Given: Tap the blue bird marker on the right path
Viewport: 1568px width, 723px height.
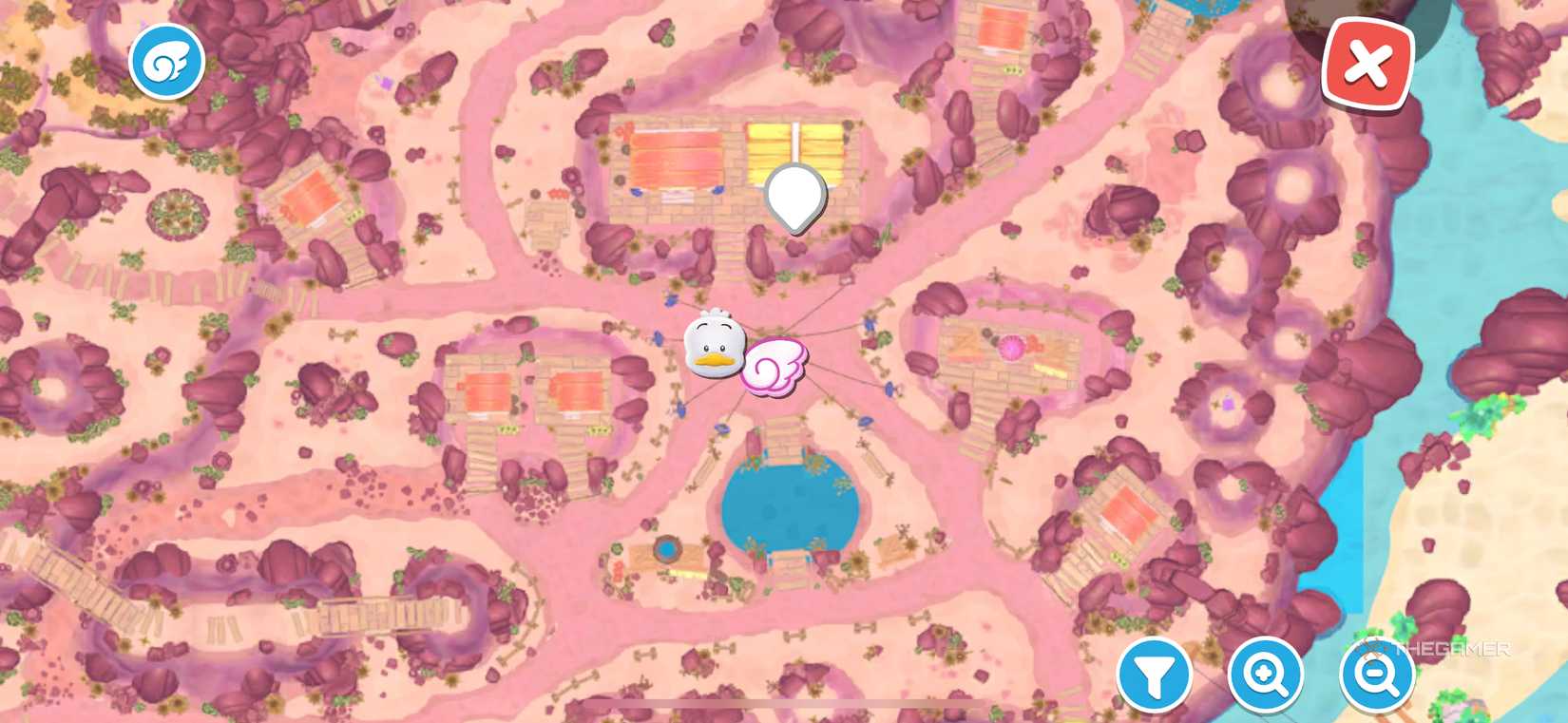Looking at the screenshot, I should [x=889, y=388].
